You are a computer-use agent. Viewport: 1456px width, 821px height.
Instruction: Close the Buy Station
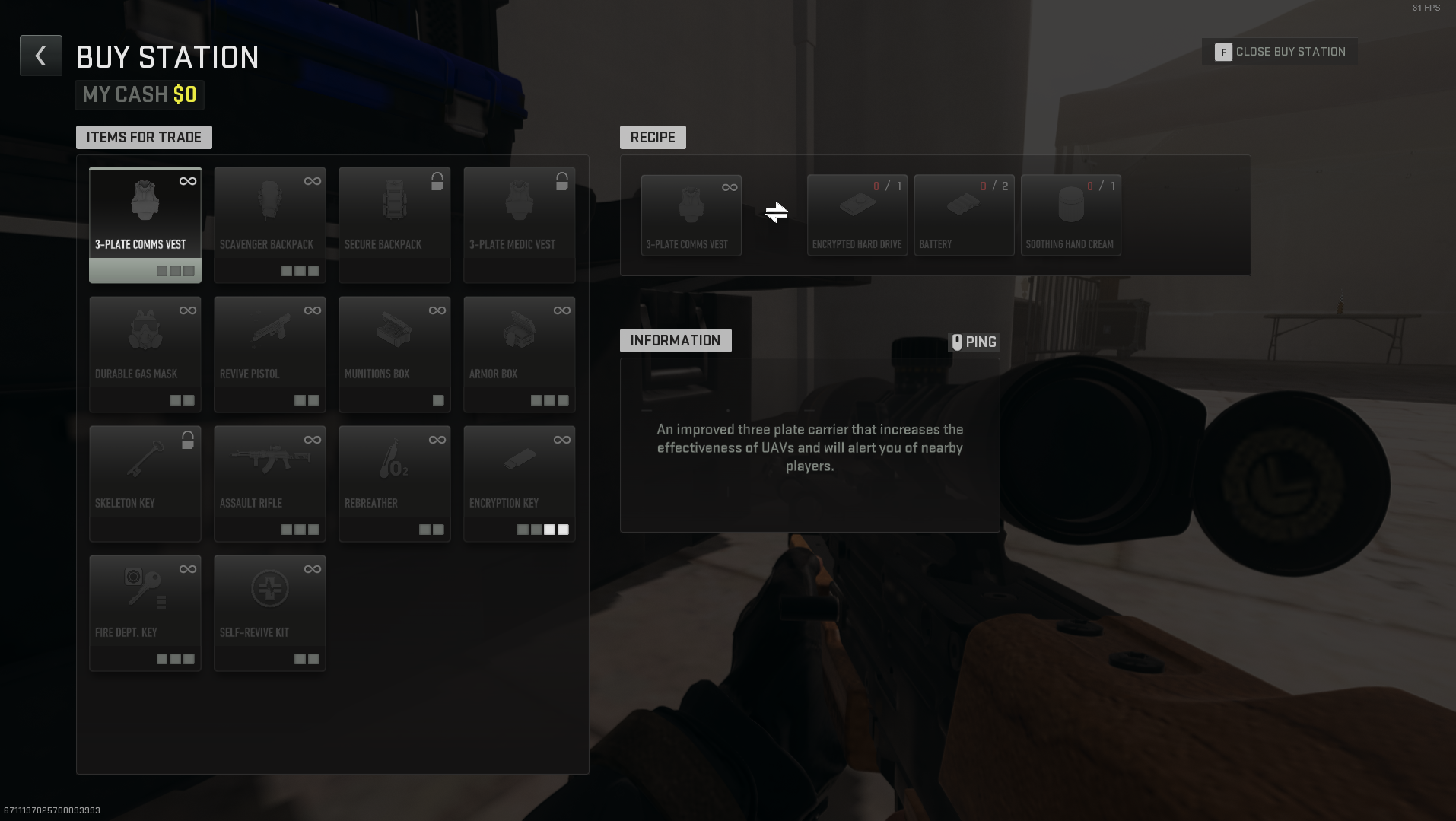pos(1280,51)
